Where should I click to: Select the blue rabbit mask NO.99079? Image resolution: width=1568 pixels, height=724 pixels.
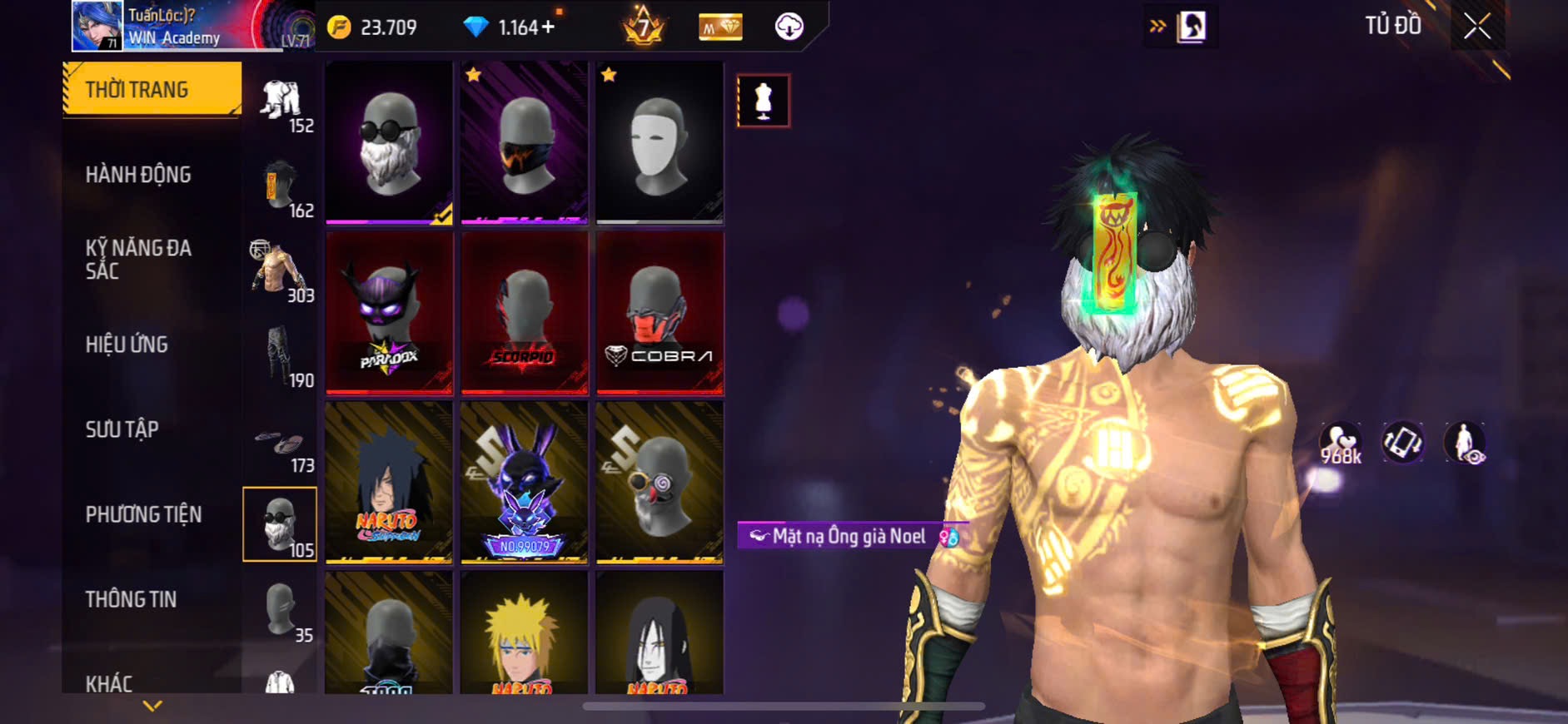524,482
